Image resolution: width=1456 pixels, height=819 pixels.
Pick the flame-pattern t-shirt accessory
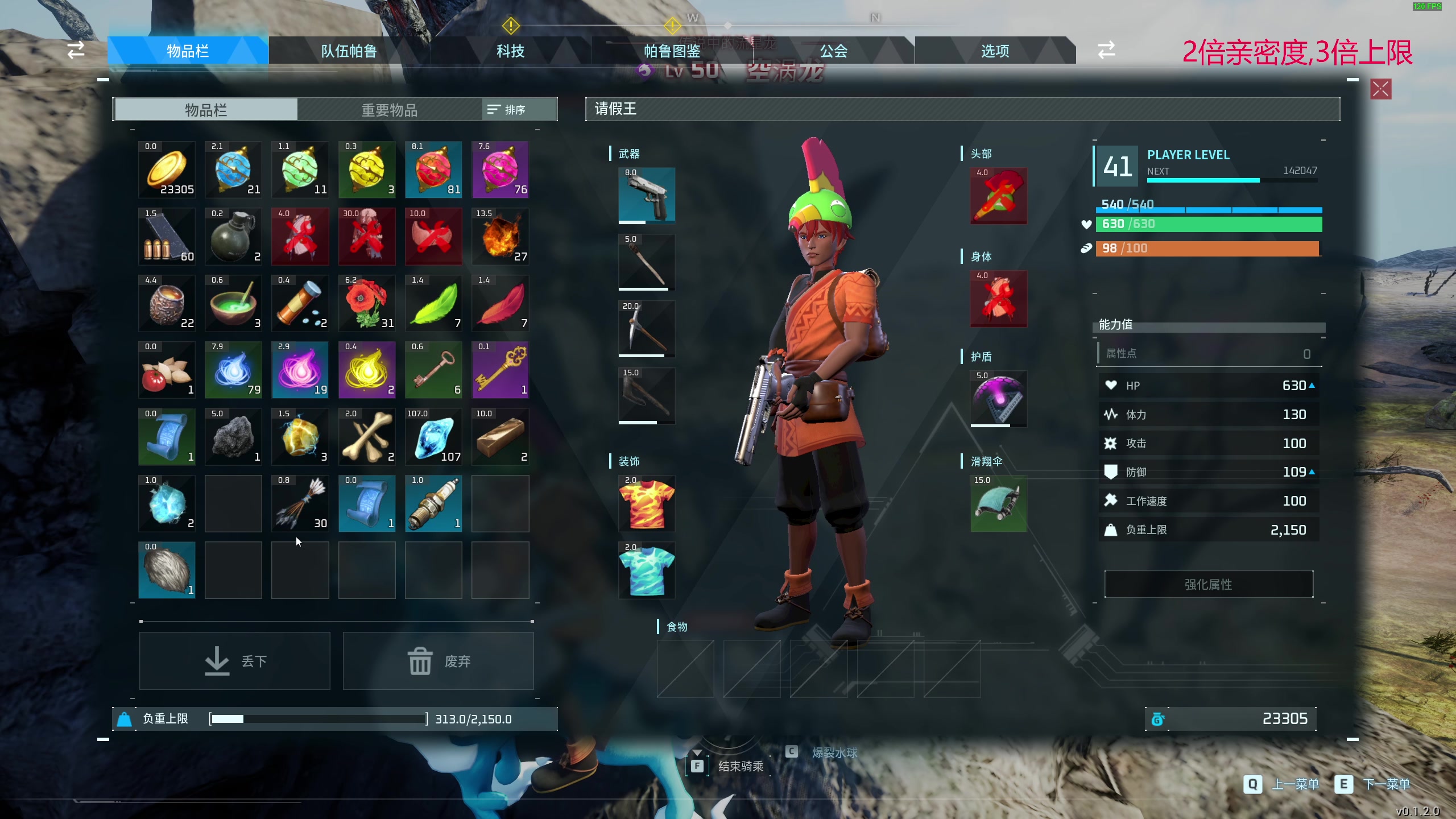pos(647,503)
